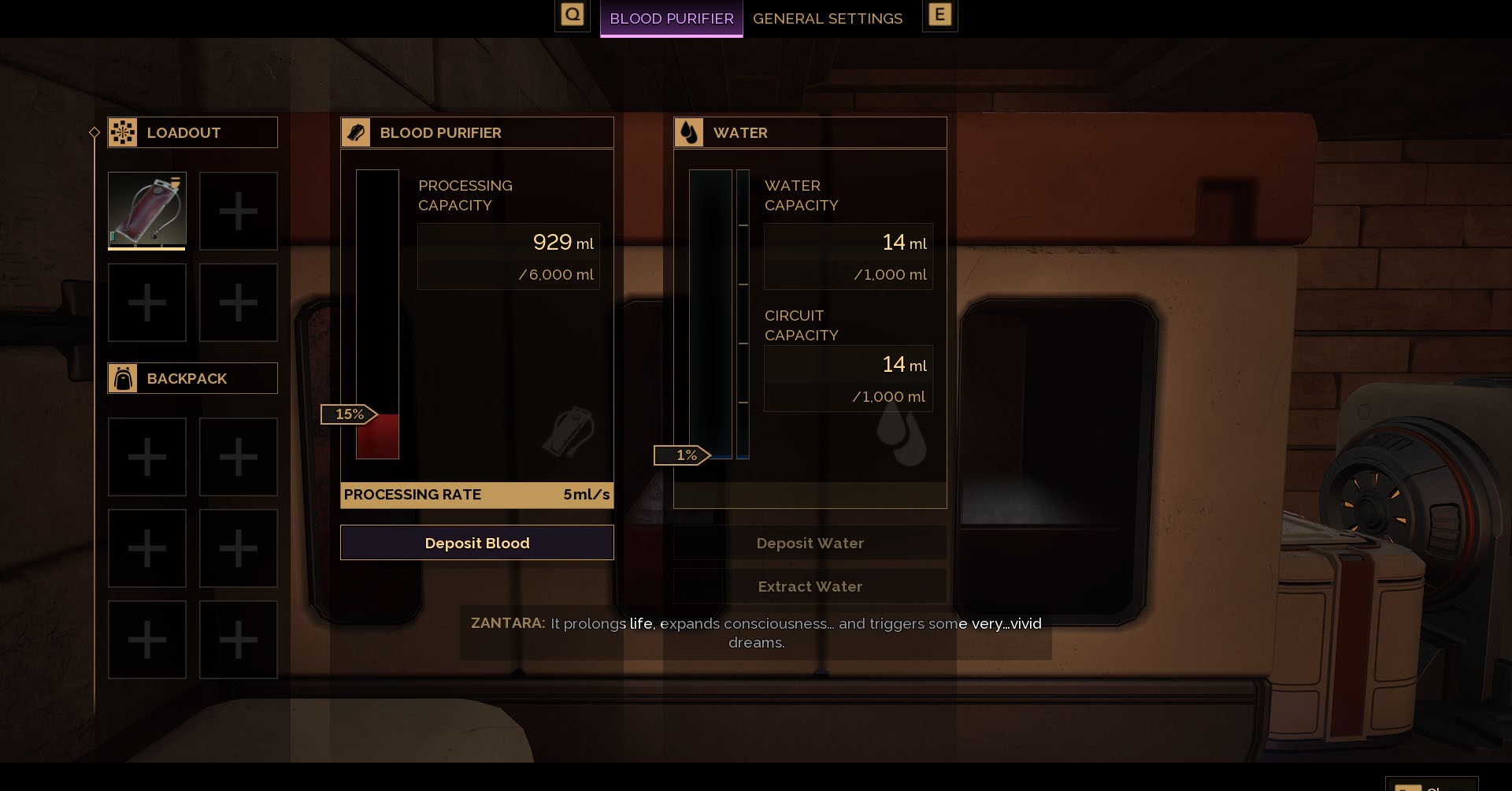Select the blood sack in loadout
This screenshot has height=791, width=1512.
click(x=147, y=210)
